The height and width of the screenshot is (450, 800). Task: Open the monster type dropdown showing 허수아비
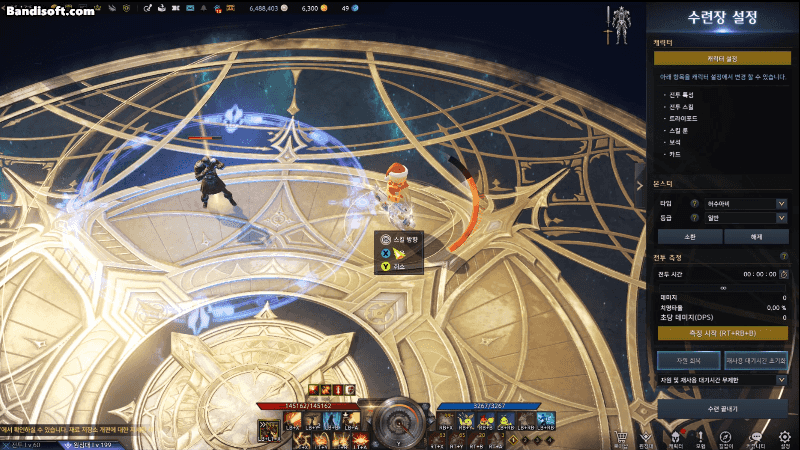741,204
